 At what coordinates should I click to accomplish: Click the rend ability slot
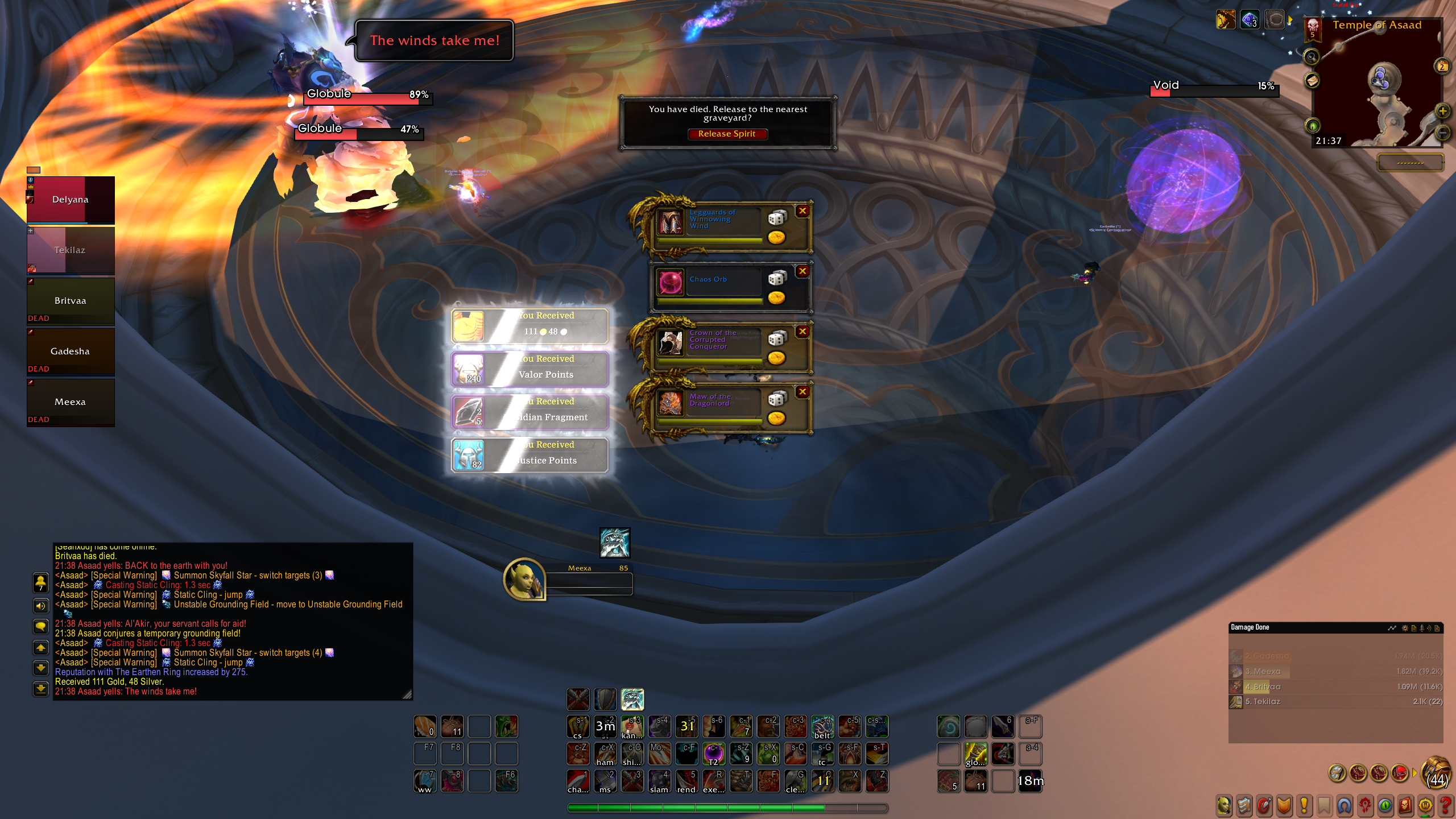(x=686, y=781)
